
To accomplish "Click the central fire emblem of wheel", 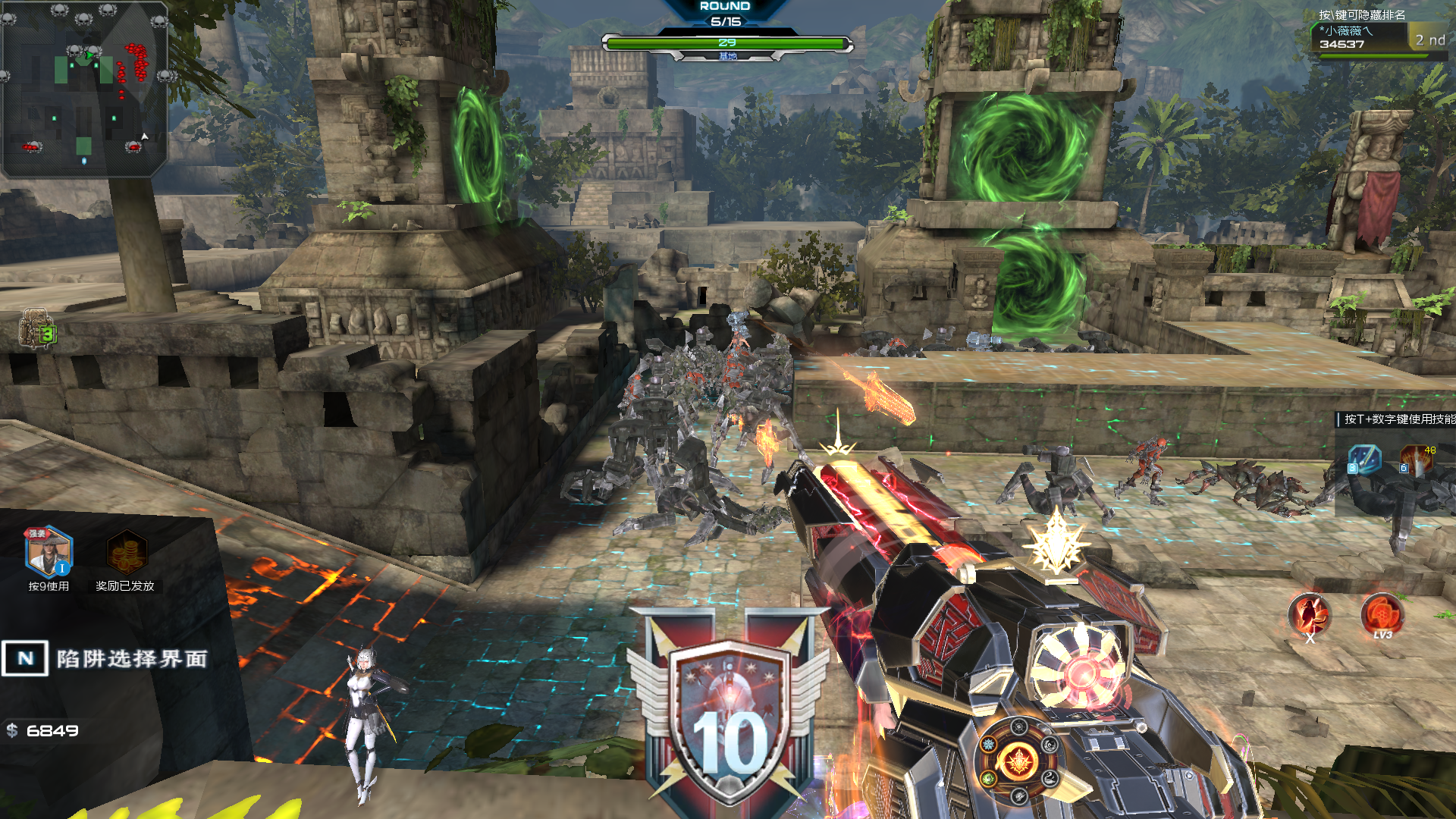I will [x=1018, y=761].
